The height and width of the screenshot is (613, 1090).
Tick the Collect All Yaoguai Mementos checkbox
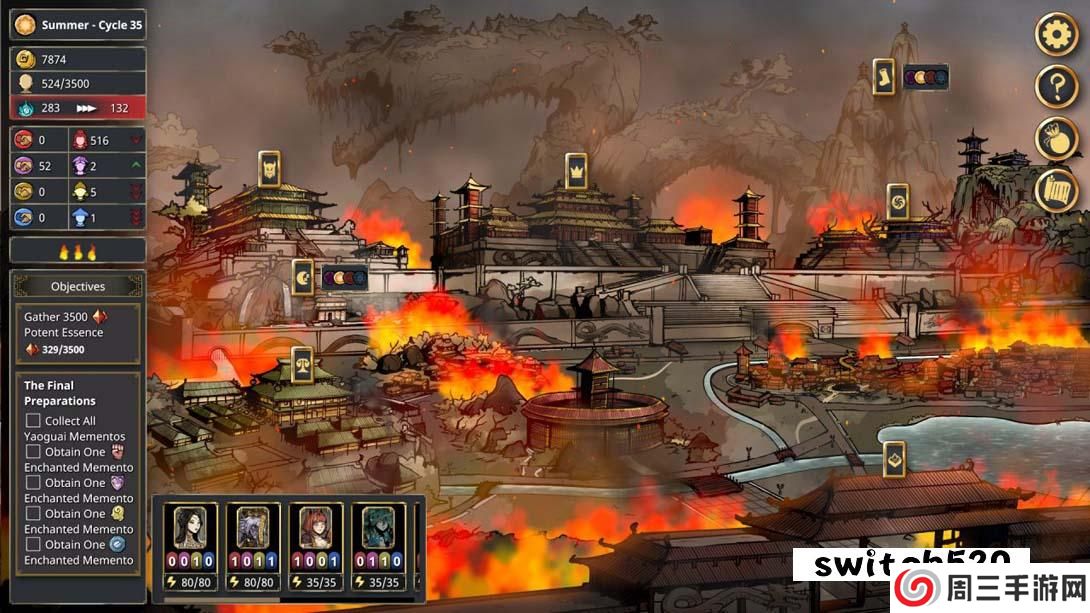coord(33,421)
